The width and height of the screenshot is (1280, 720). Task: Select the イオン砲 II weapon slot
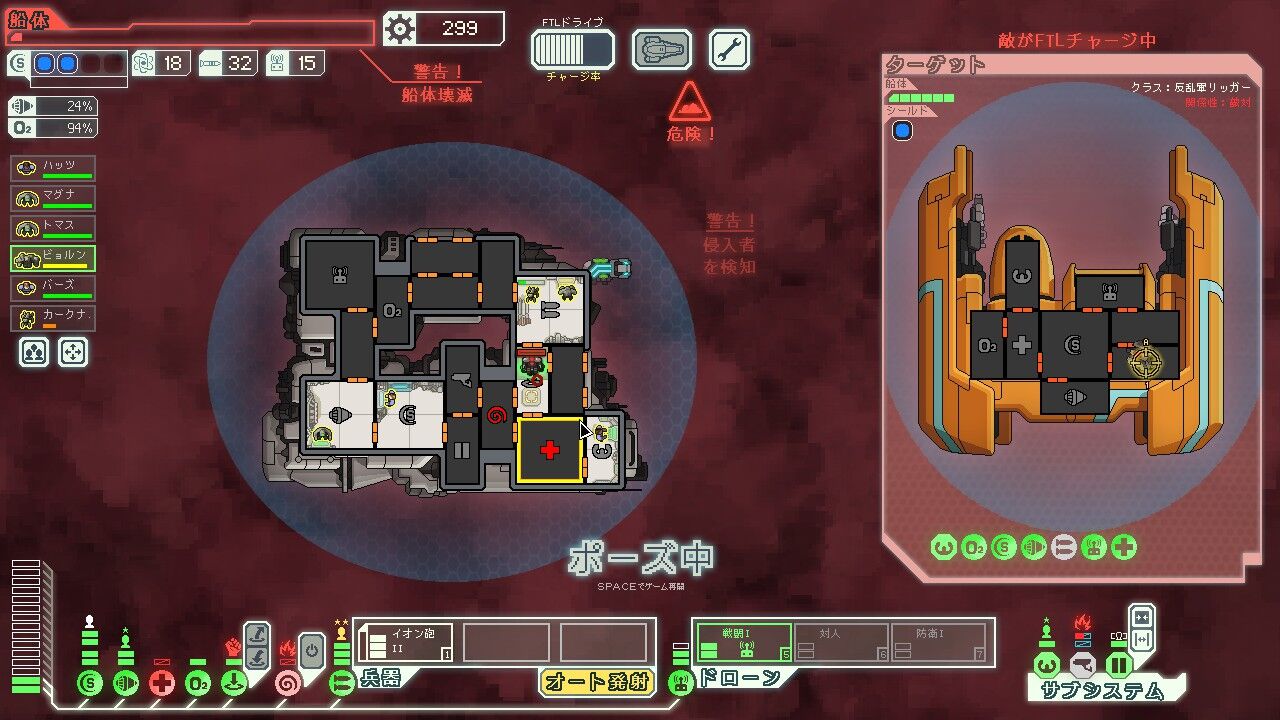pyautogui.click(x=406, y=642)
